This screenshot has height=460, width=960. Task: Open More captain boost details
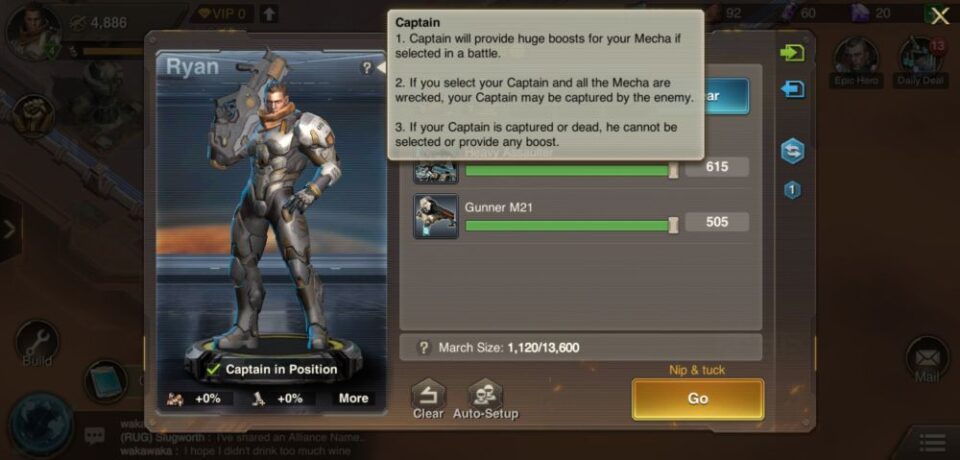click(x=353, y=398)
